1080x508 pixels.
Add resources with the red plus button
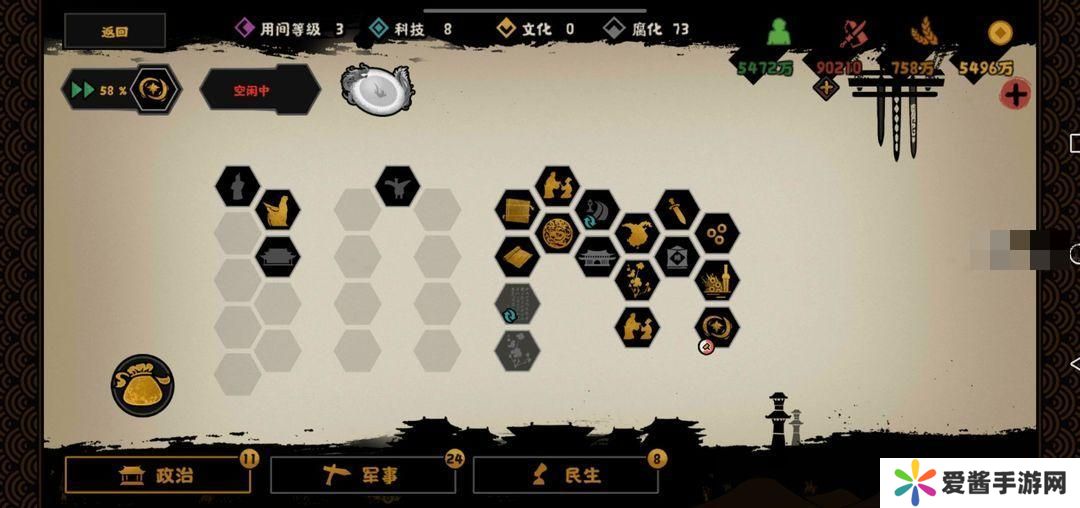(1015, 95)
